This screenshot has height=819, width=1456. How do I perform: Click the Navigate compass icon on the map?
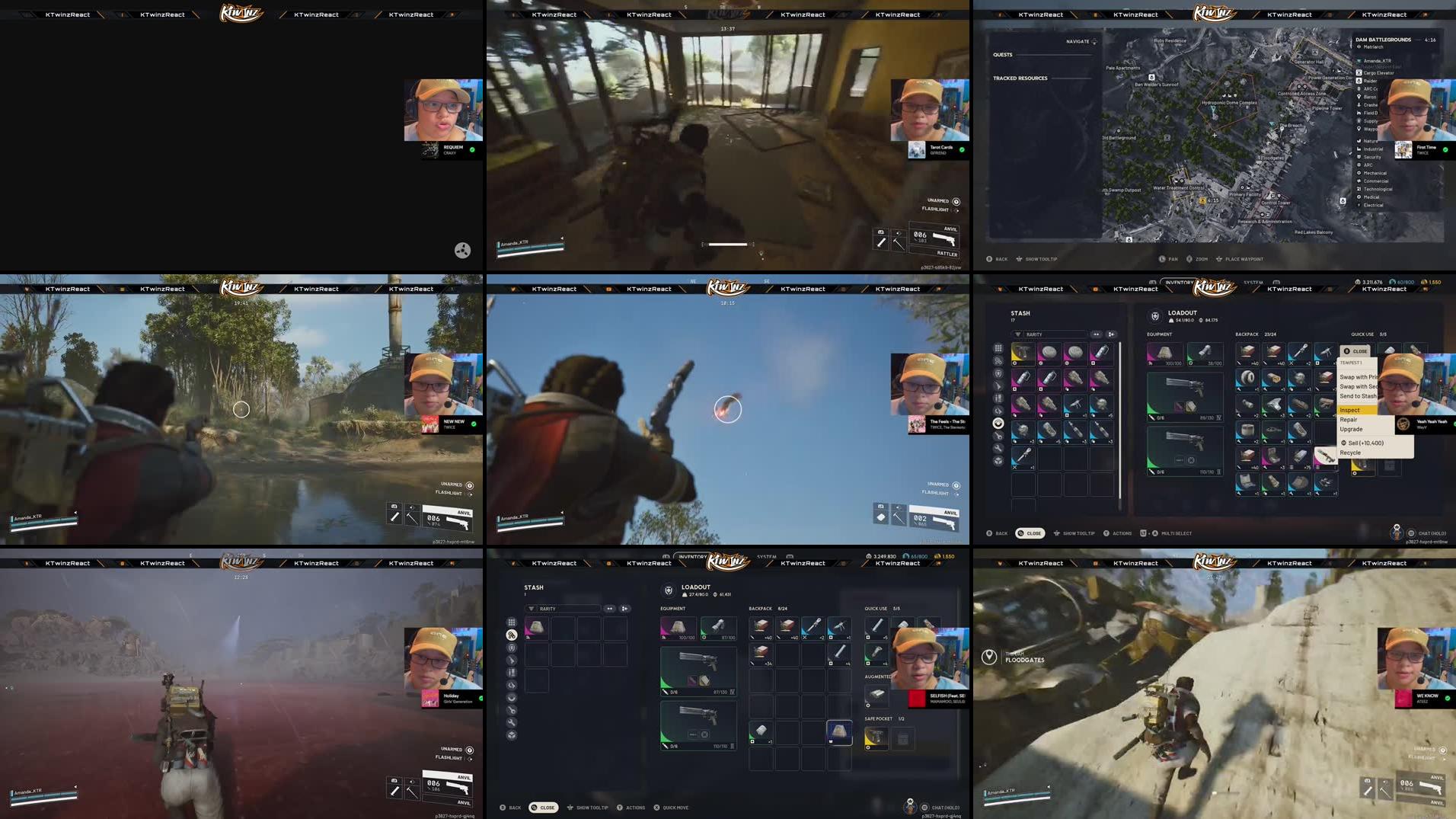pos(1094,41)
